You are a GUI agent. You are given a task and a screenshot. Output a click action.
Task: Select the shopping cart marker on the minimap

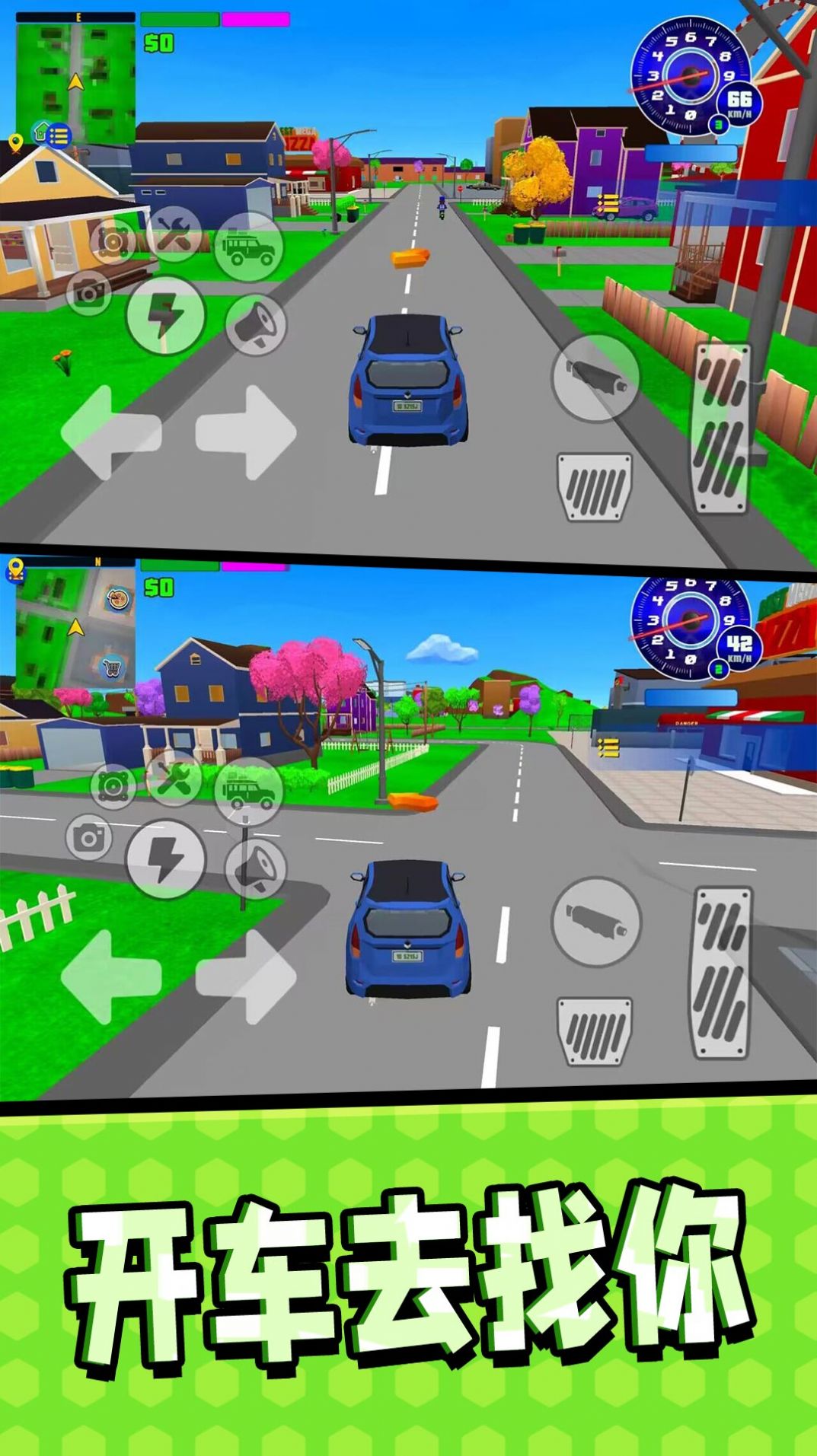coord(112,668)
